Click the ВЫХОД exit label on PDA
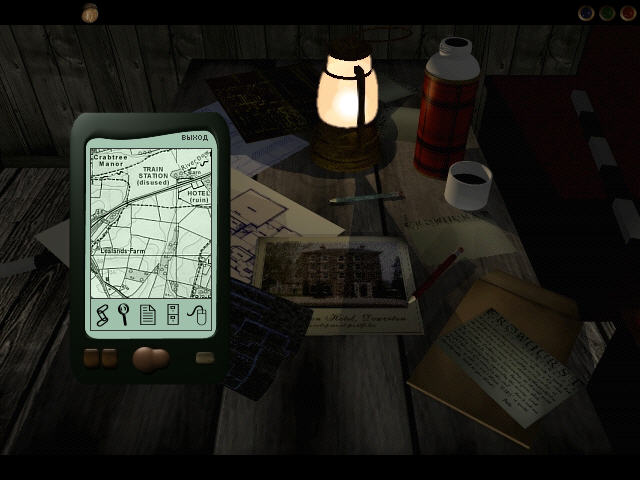Viewport: 640px width, 480px height. click(x=195, y=137)
